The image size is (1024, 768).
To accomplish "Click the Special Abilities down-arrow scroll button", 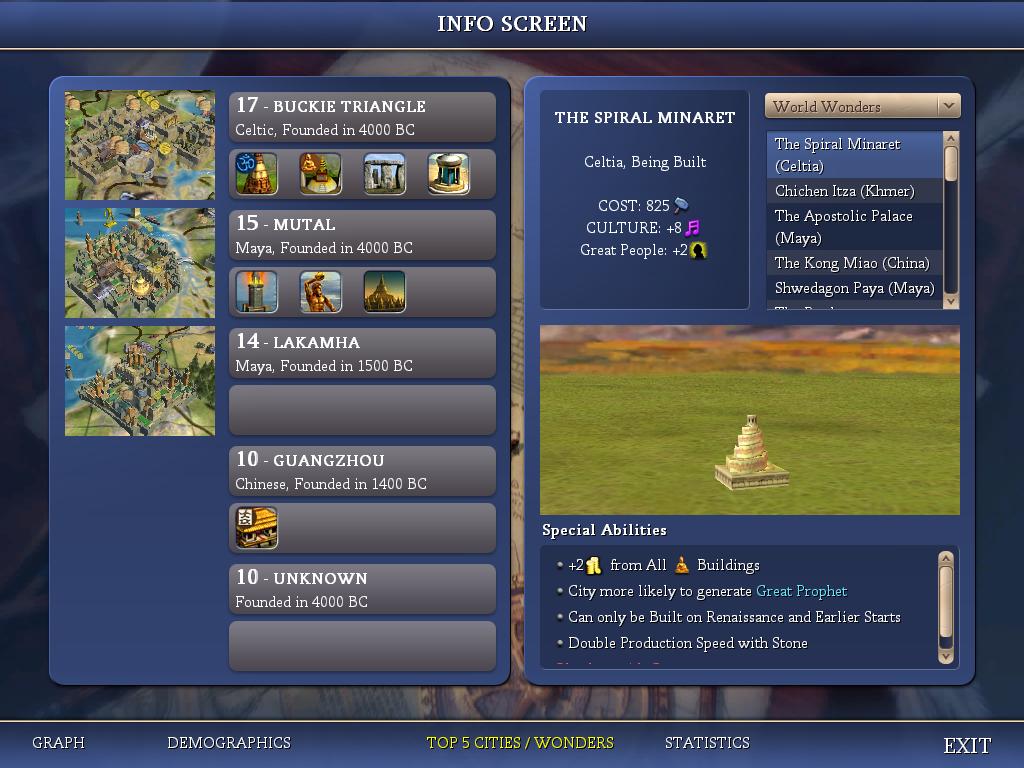I will pyautogui.click(x=946, y=656).
